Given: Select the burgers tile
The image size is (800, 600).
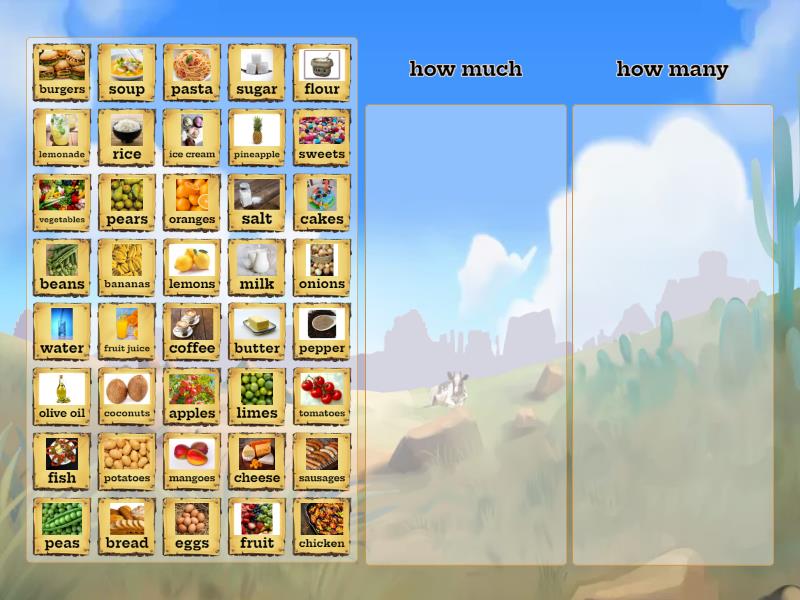Looking at the screenshot, I should click(62, 72).
